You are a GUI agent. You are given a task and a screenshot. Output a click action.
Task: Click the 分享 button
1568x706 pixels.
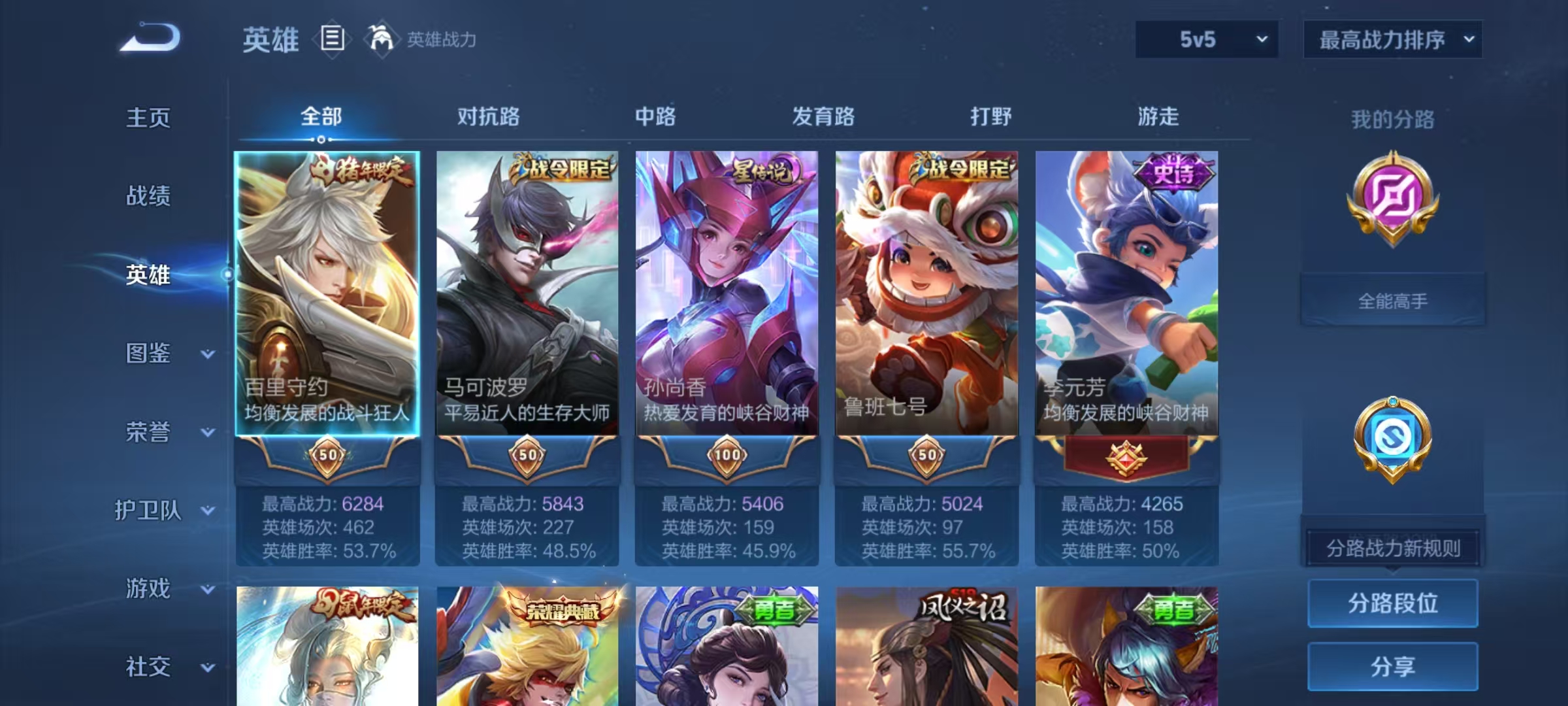coord(1392,665)
